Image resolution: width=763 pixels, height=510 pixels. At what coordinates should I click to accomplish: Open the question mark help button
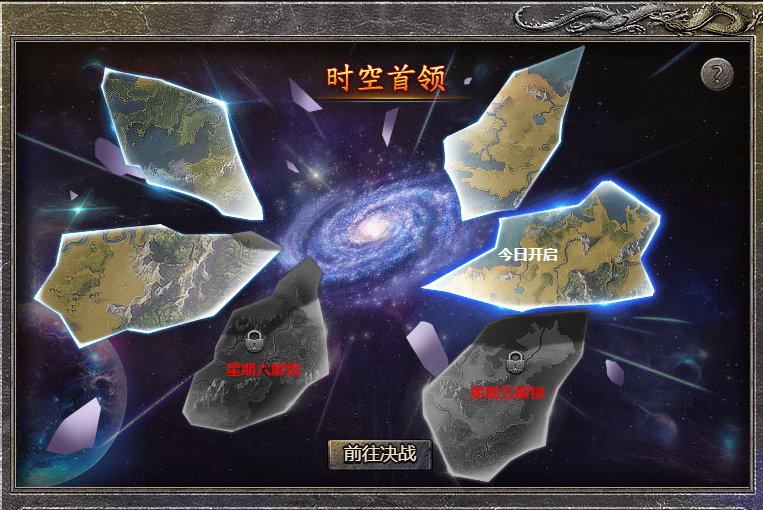pos(716,73)
